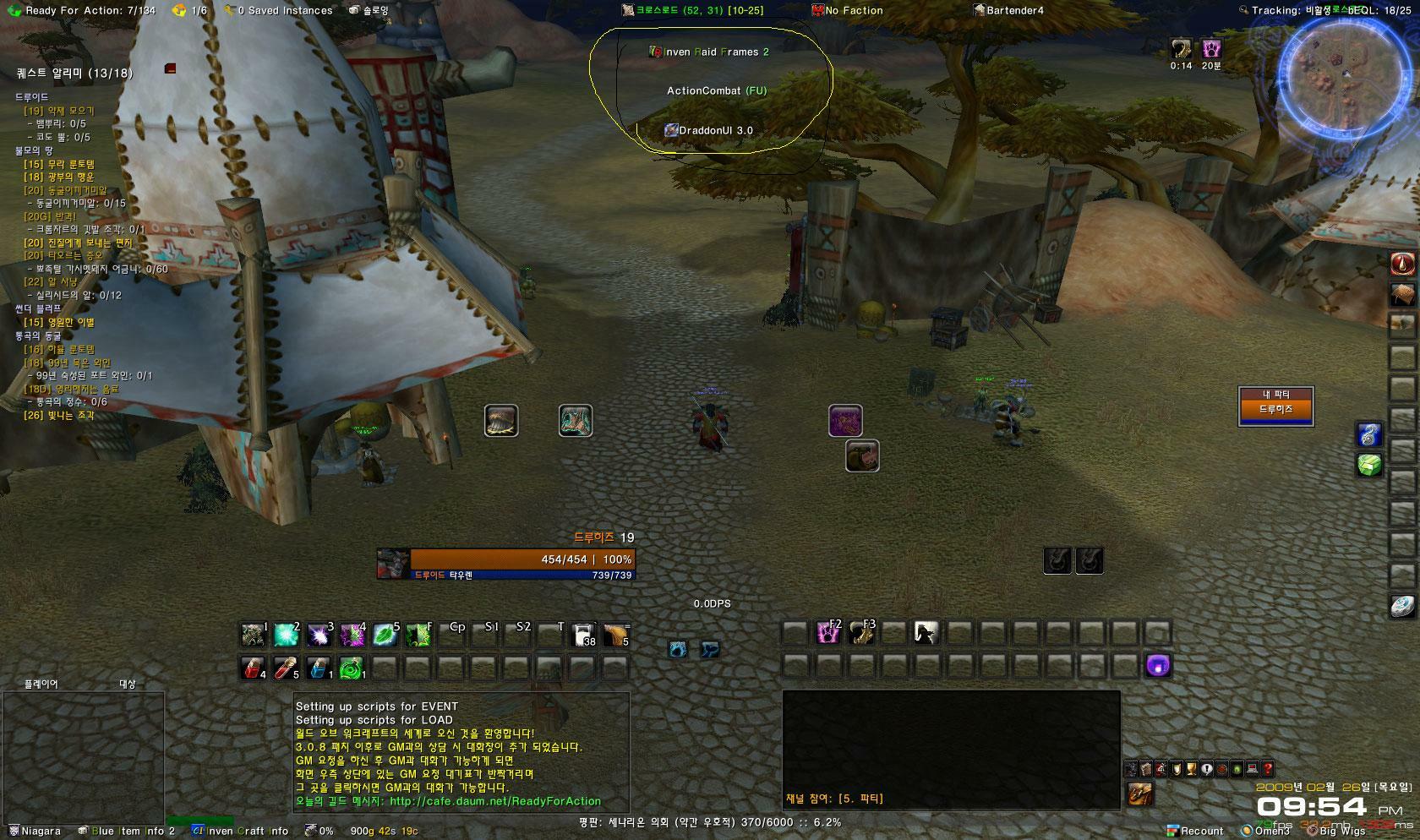
Task: Select the orange party member frame
Action: pos(1275,409)
